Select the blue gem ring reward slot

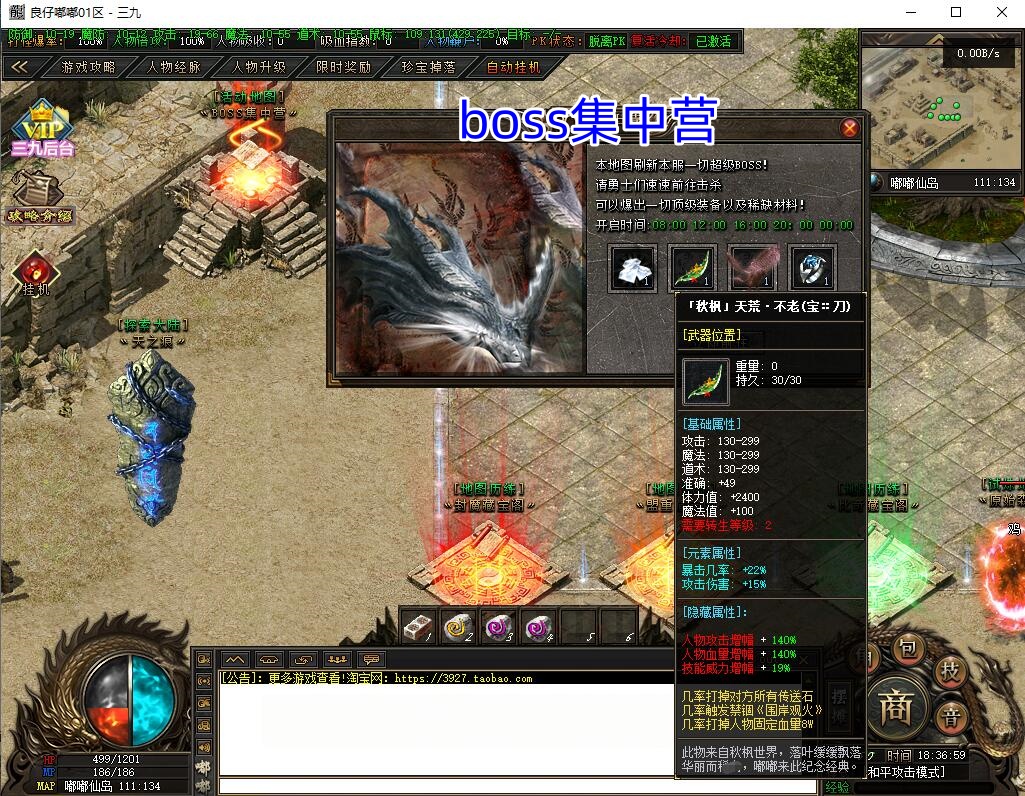(812, 267)
